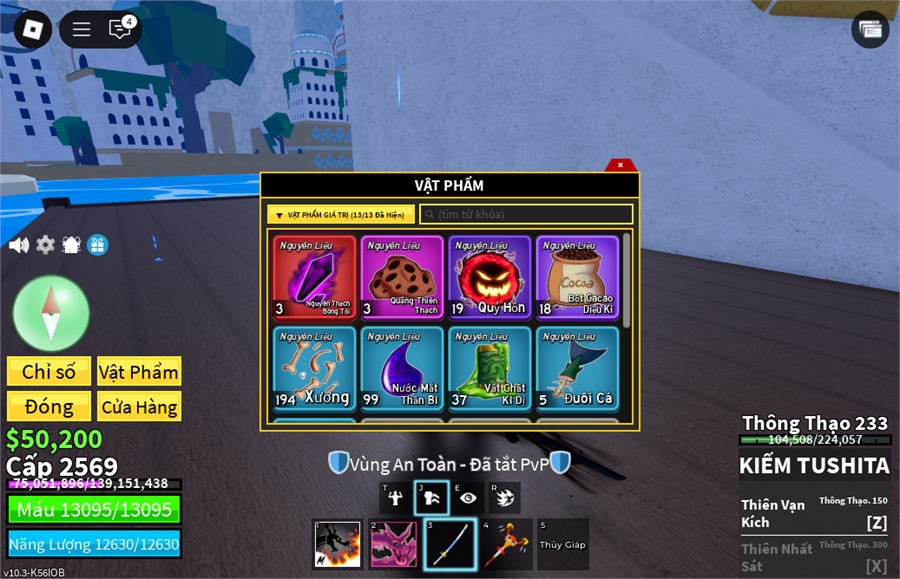900x579 pixels.
Task: Select the Bột Cacao Diệu Kì sack
Action: coord(577,277)
